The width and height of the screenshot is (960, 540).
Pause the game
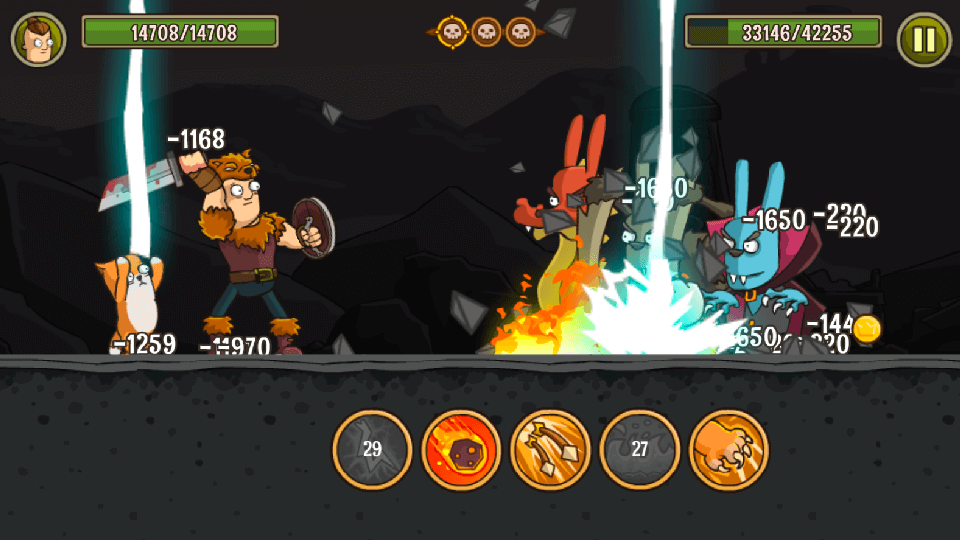tap(924, 40)
